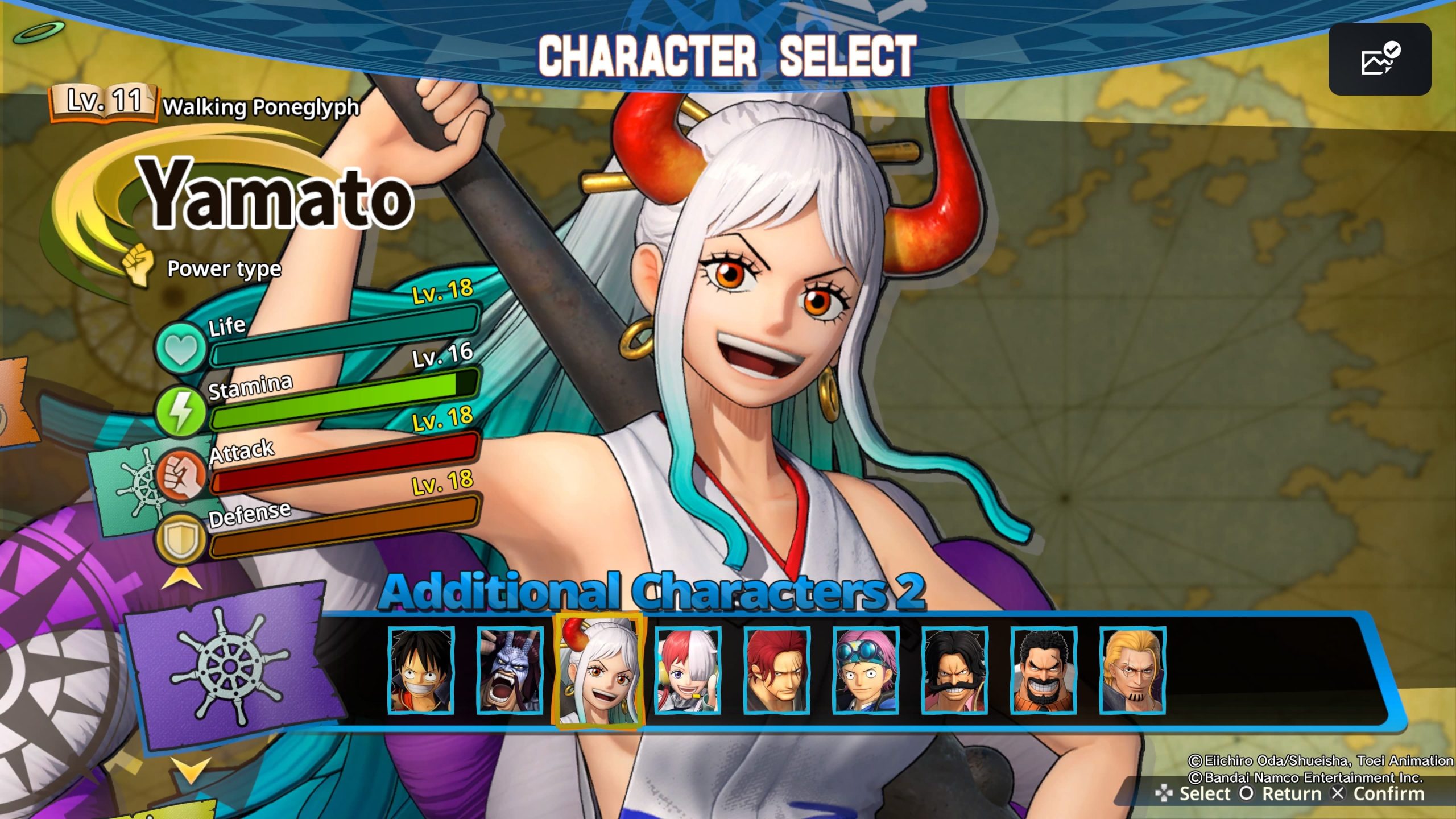Screen dimensions: 1456x819
Task: Select pink-haired Koby with goggles
Action: [866, 670]
